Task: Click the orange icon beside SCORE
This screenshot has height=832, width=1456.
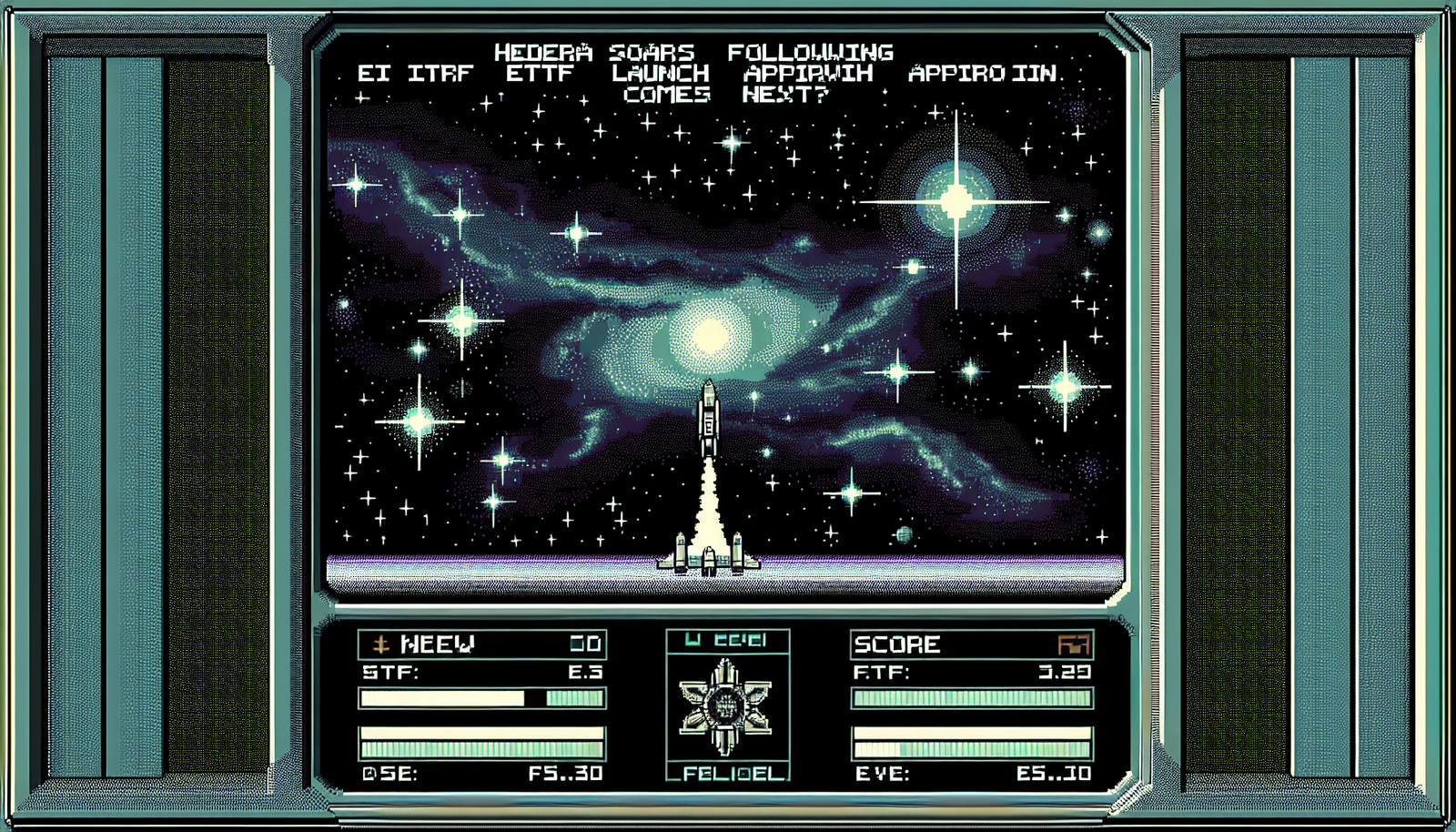Action: tap(1074, 645)
